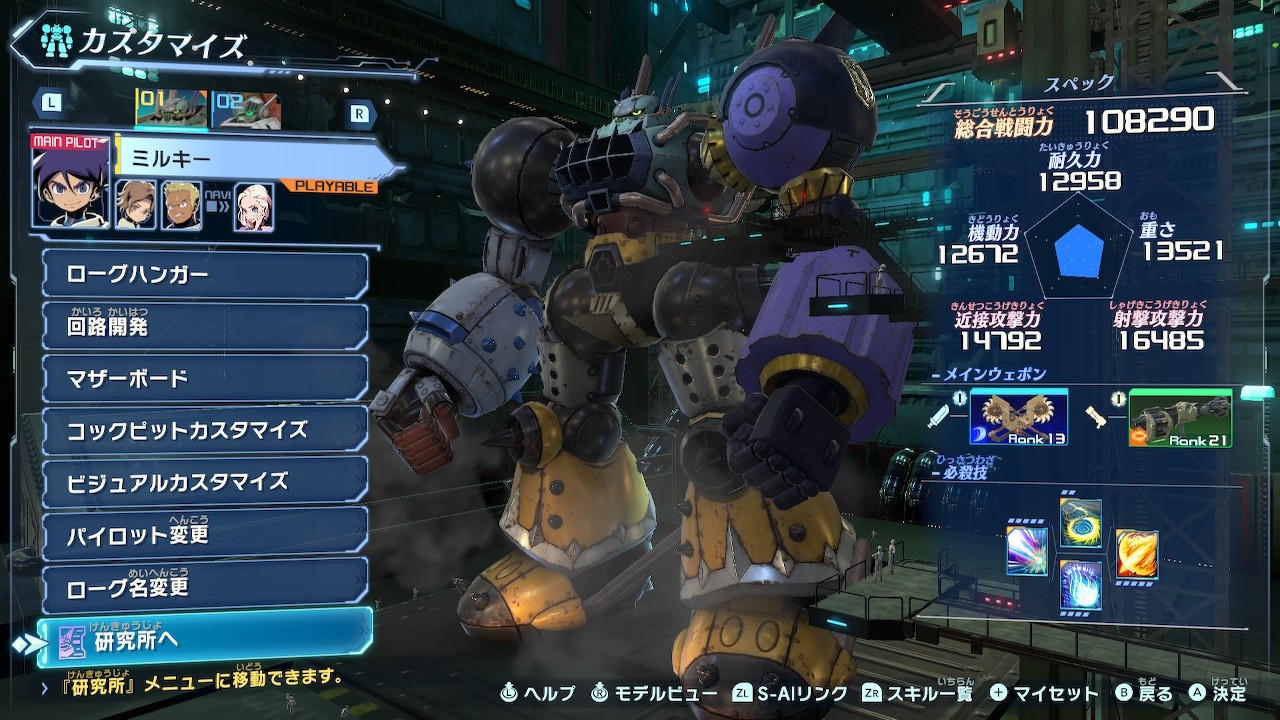
Task: Select the パイロット変更 option
Action: click(205, 534)
